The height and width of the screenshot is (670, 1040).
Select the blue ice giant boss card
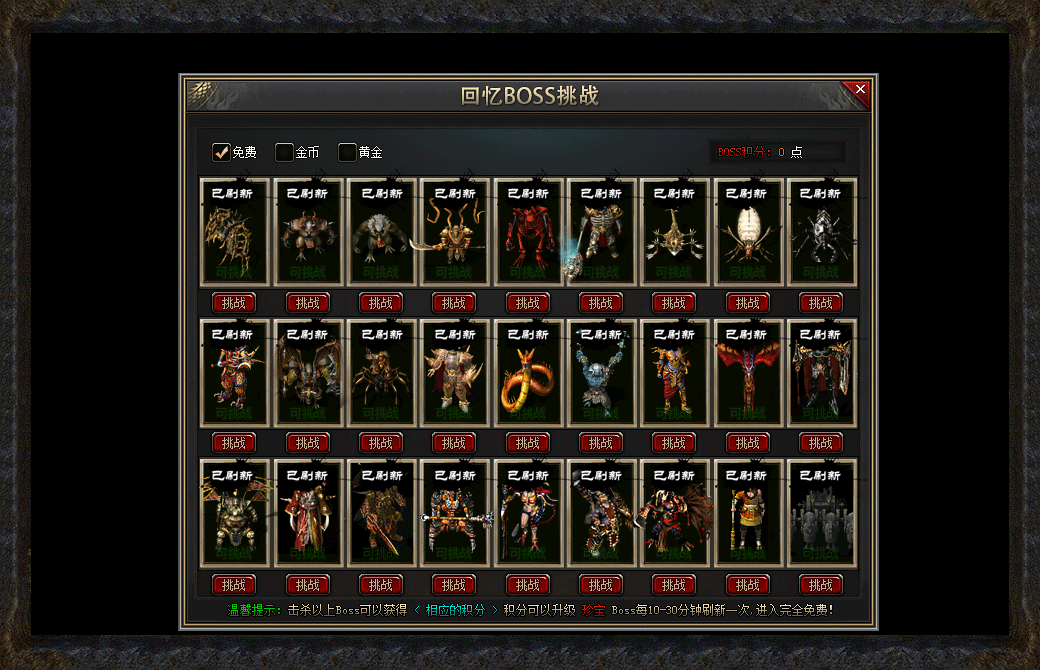tap(601, 373)
